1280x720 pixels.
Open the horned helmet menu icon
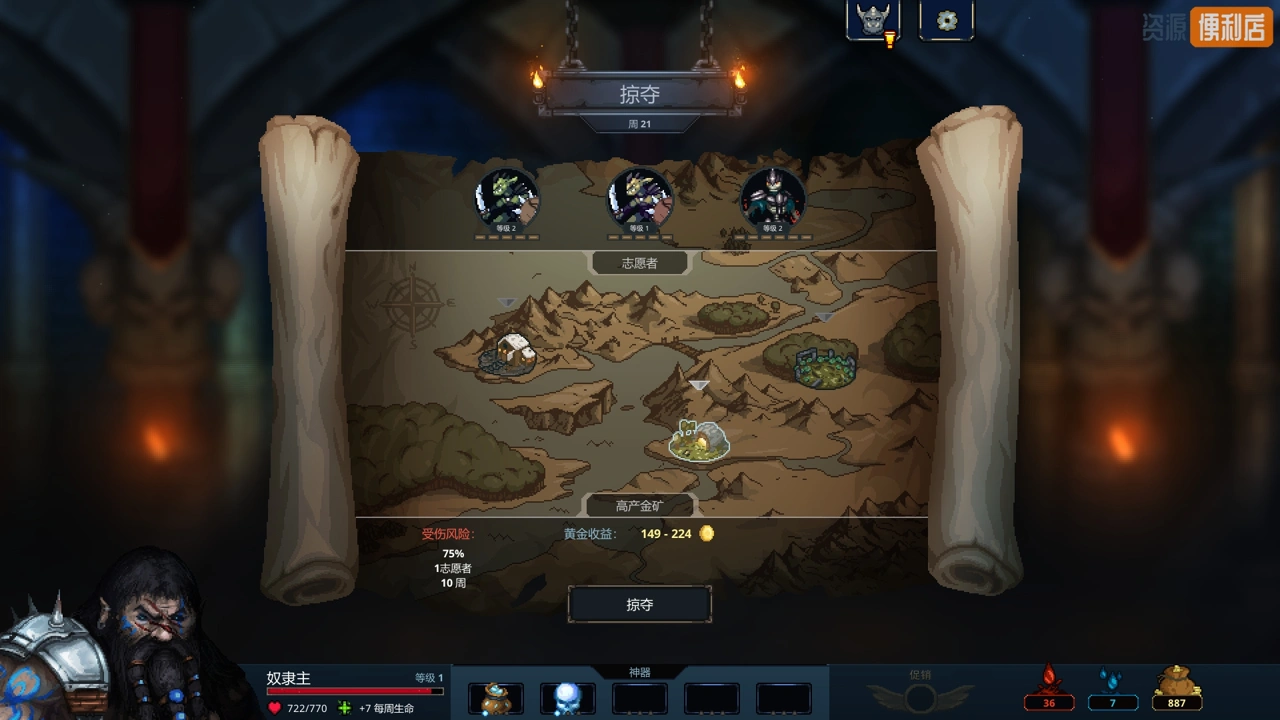coord(872,20)
